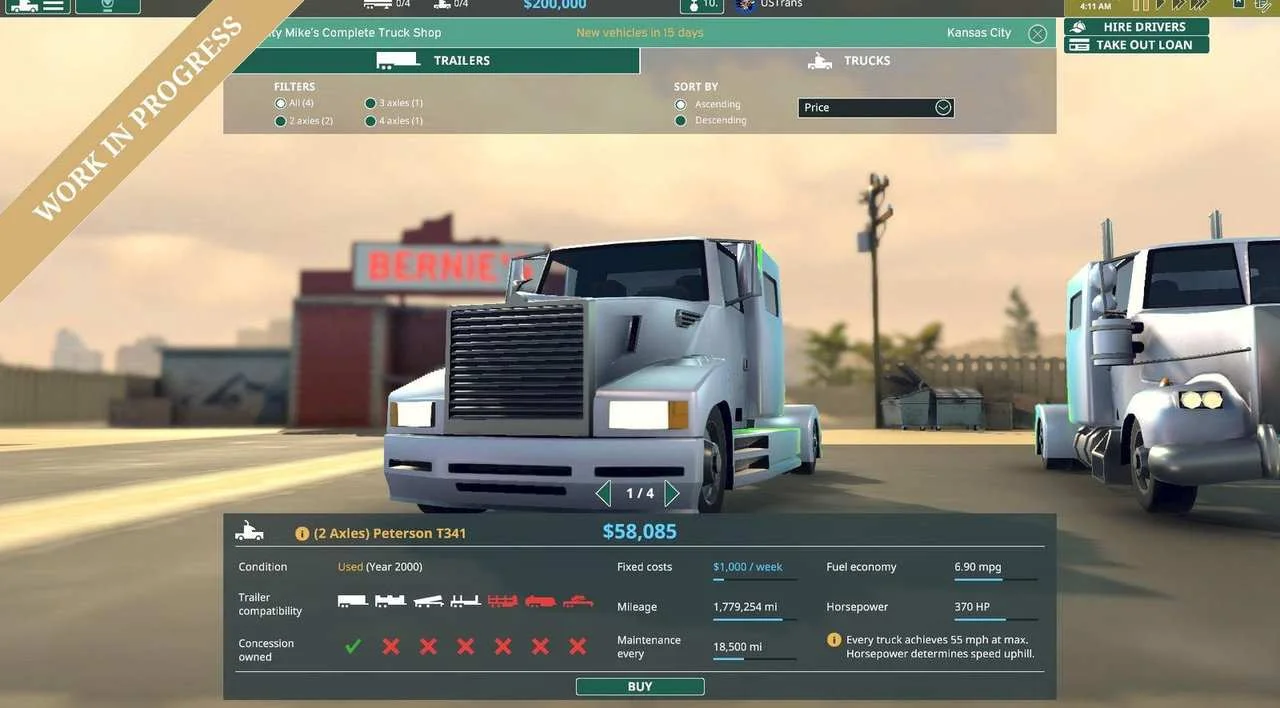Click the info icon beside the 55 mph note

(x=834, y=640)
